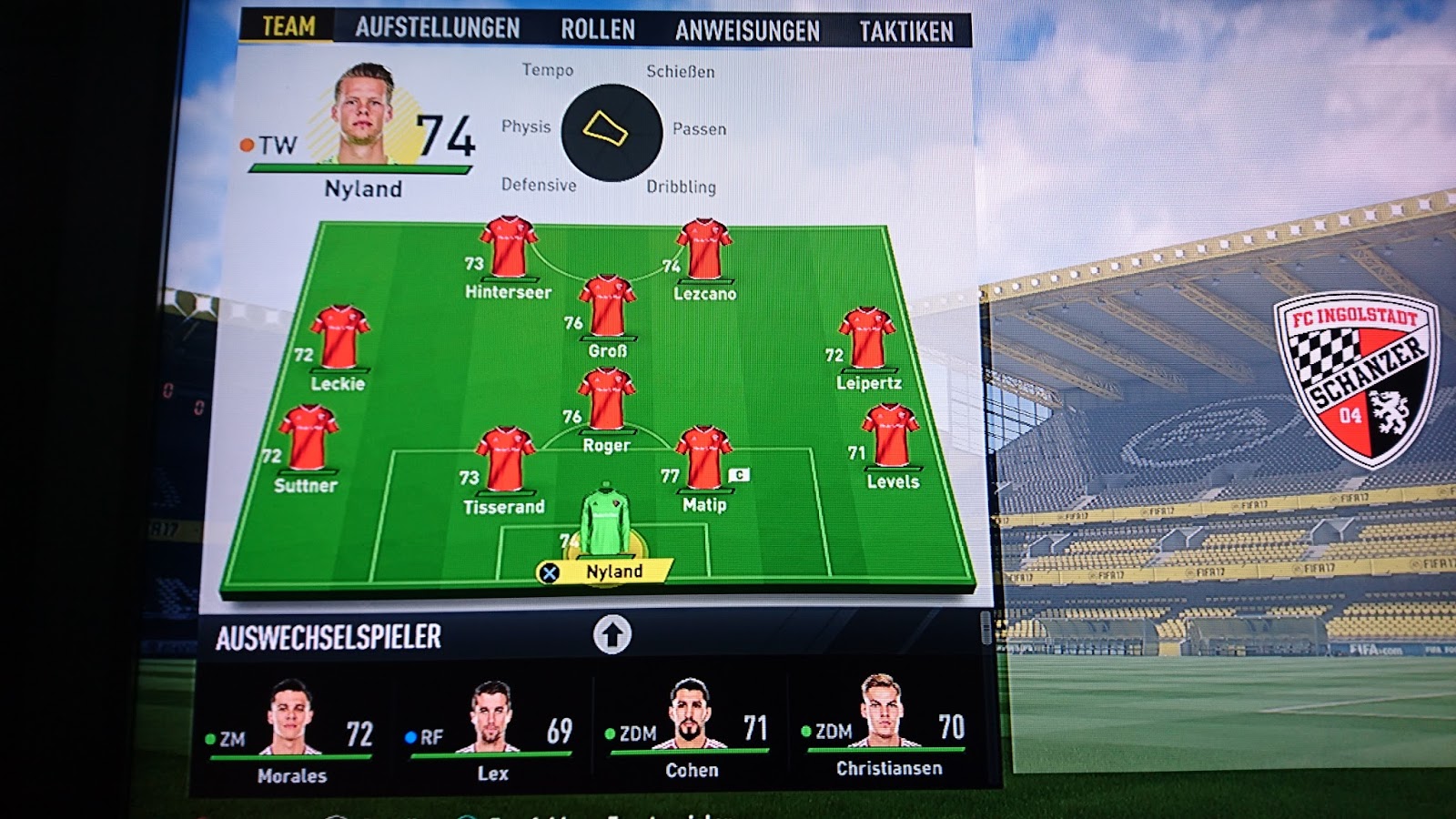
Task: Choose Lezcano's shirt on the pitch
Action: pyautogui.click(x=703, y=250)
